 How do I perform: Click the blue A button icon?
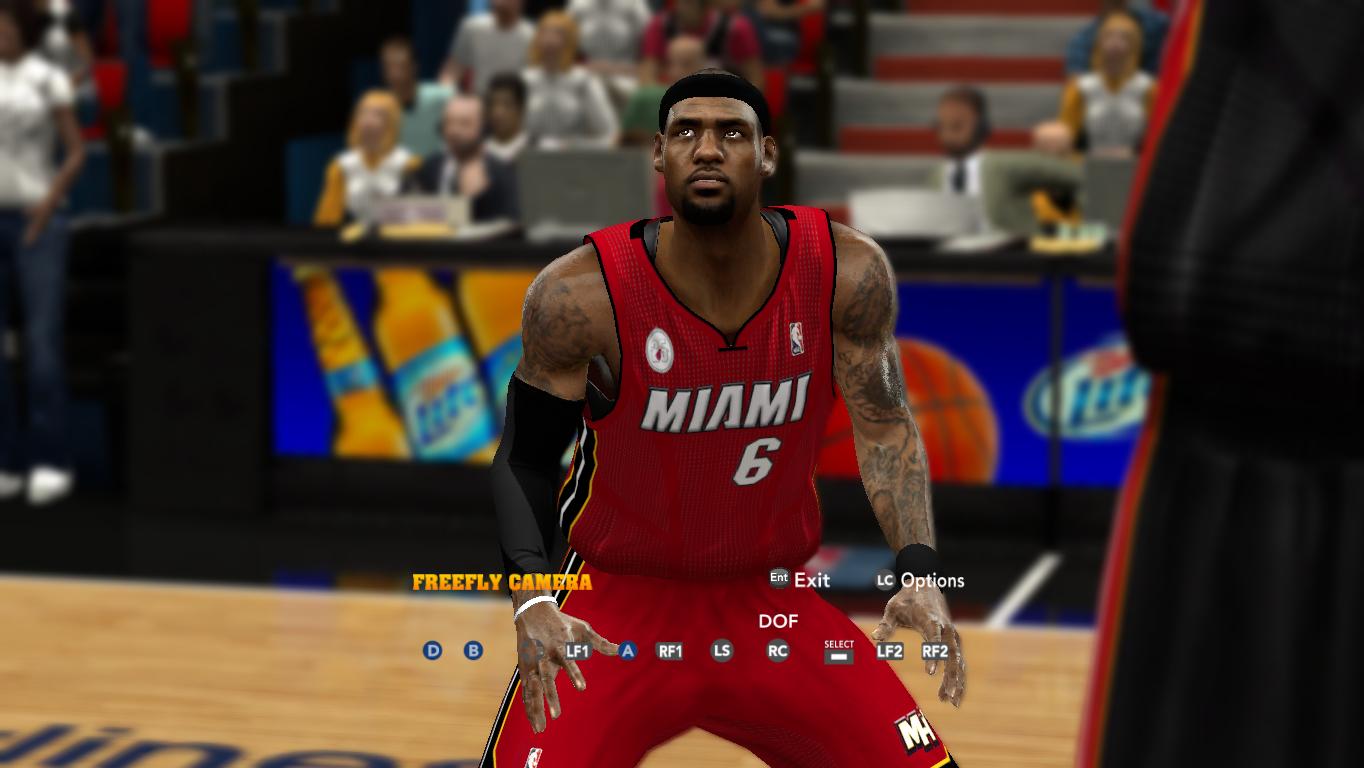point(628,651)
